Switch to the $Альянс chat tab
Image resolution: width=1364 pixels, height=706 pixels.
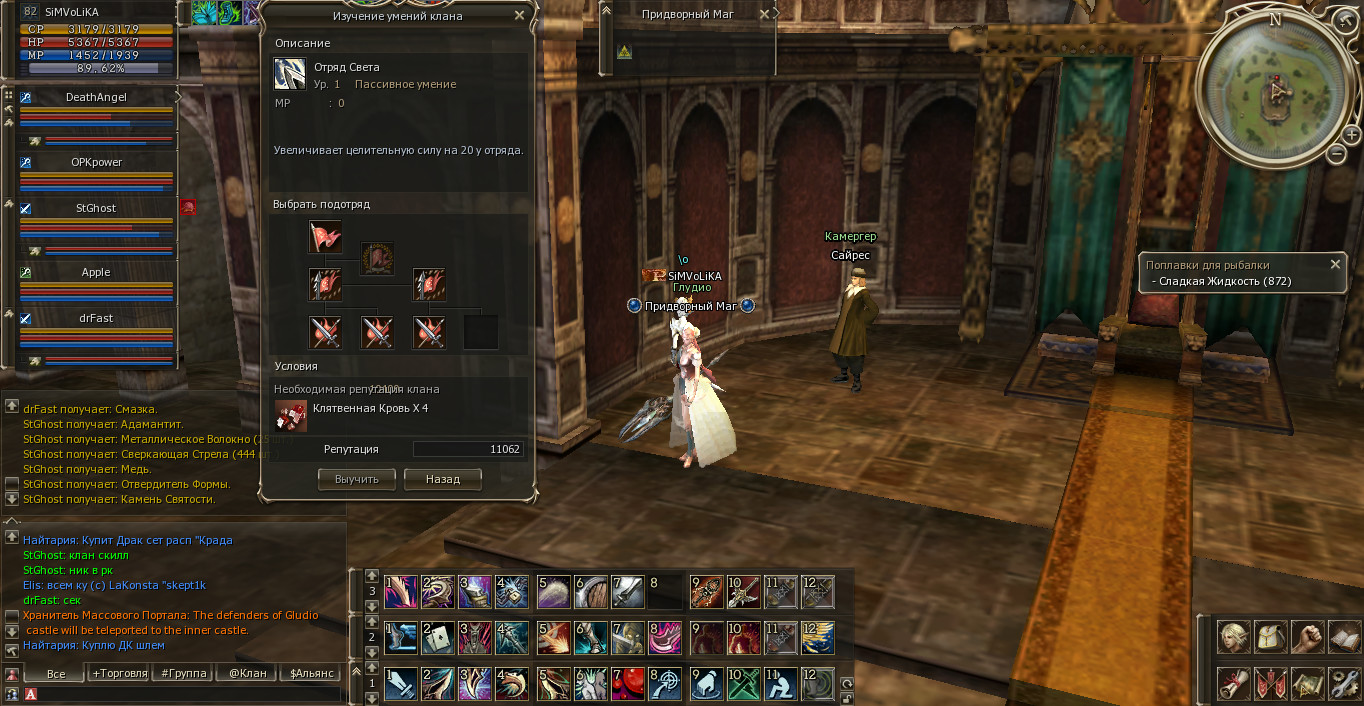[311, 673]
